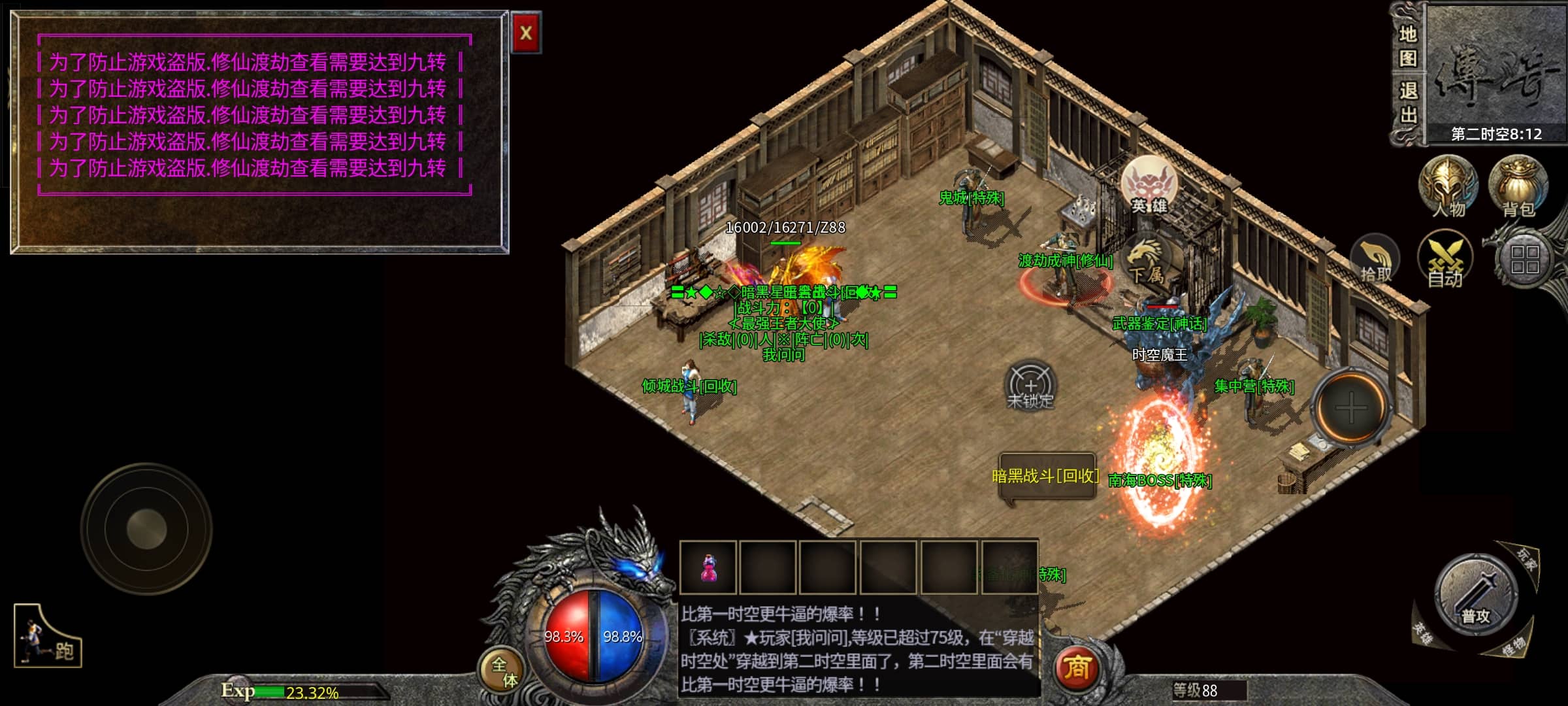Close the magenta notice panel
This screenshot has width=1568, height=706.
point(525,33)
